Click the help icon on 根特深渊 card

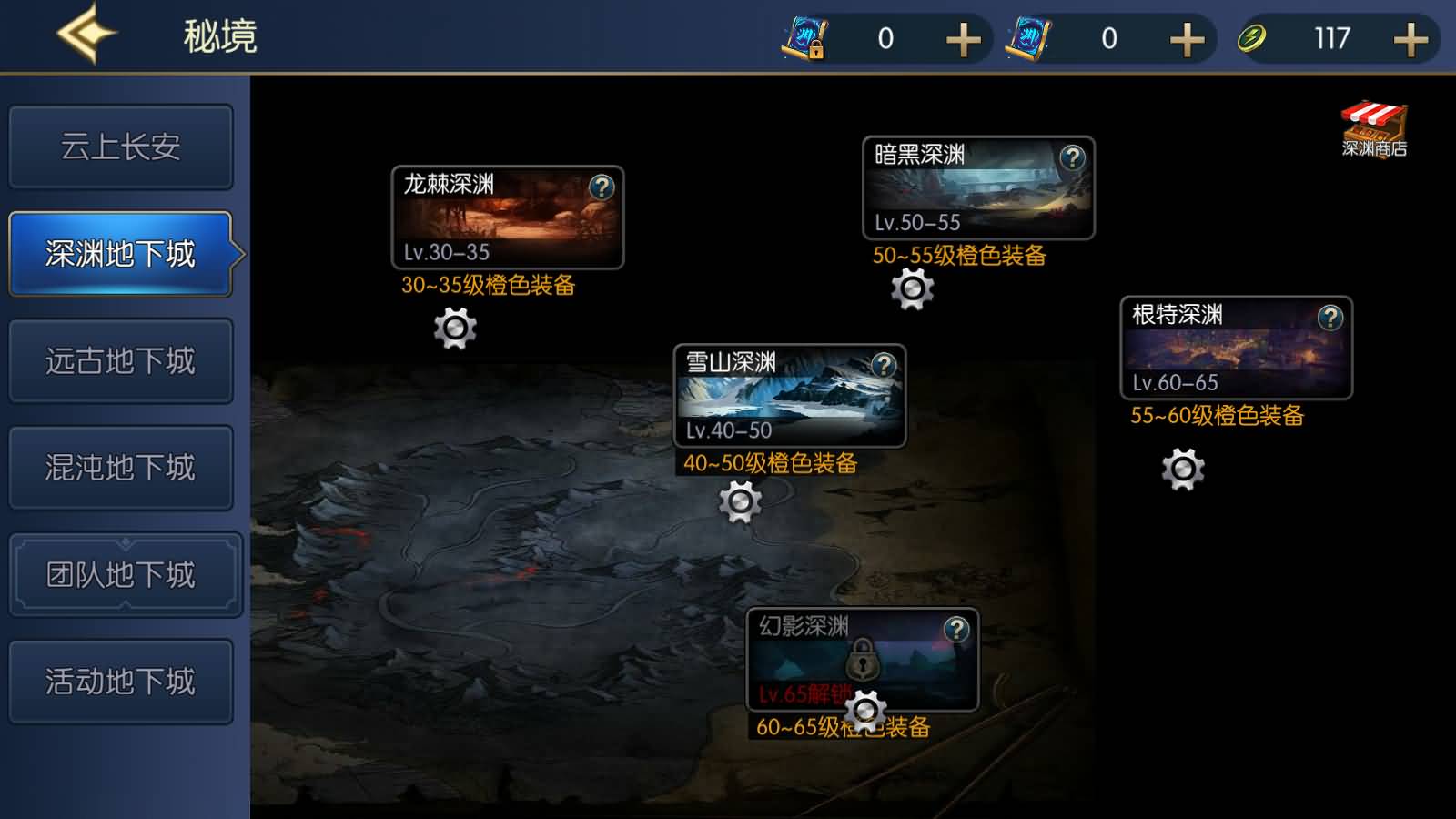coord(1330,317)
